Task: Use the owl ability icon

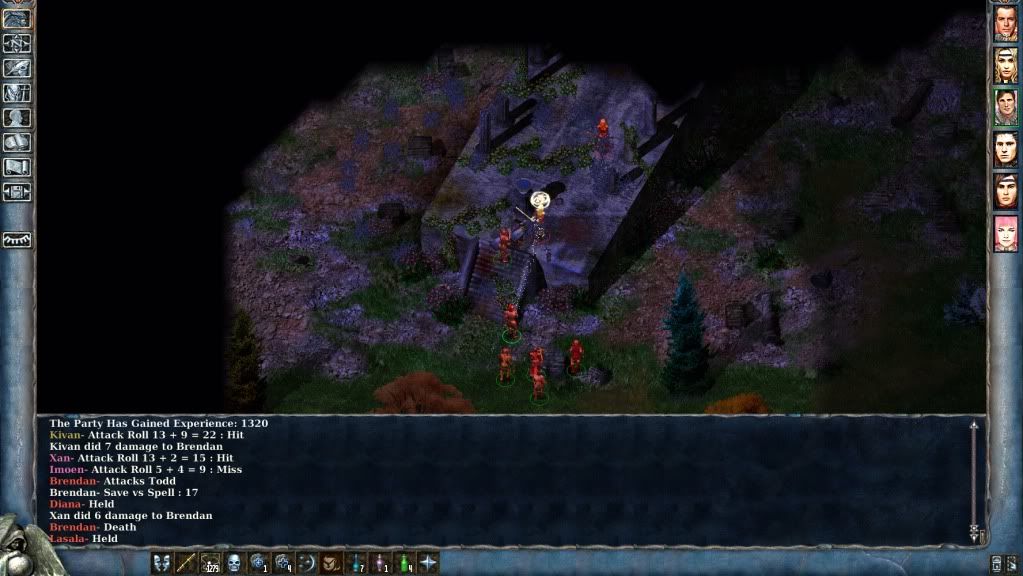Action: click(x=331, y=563)
